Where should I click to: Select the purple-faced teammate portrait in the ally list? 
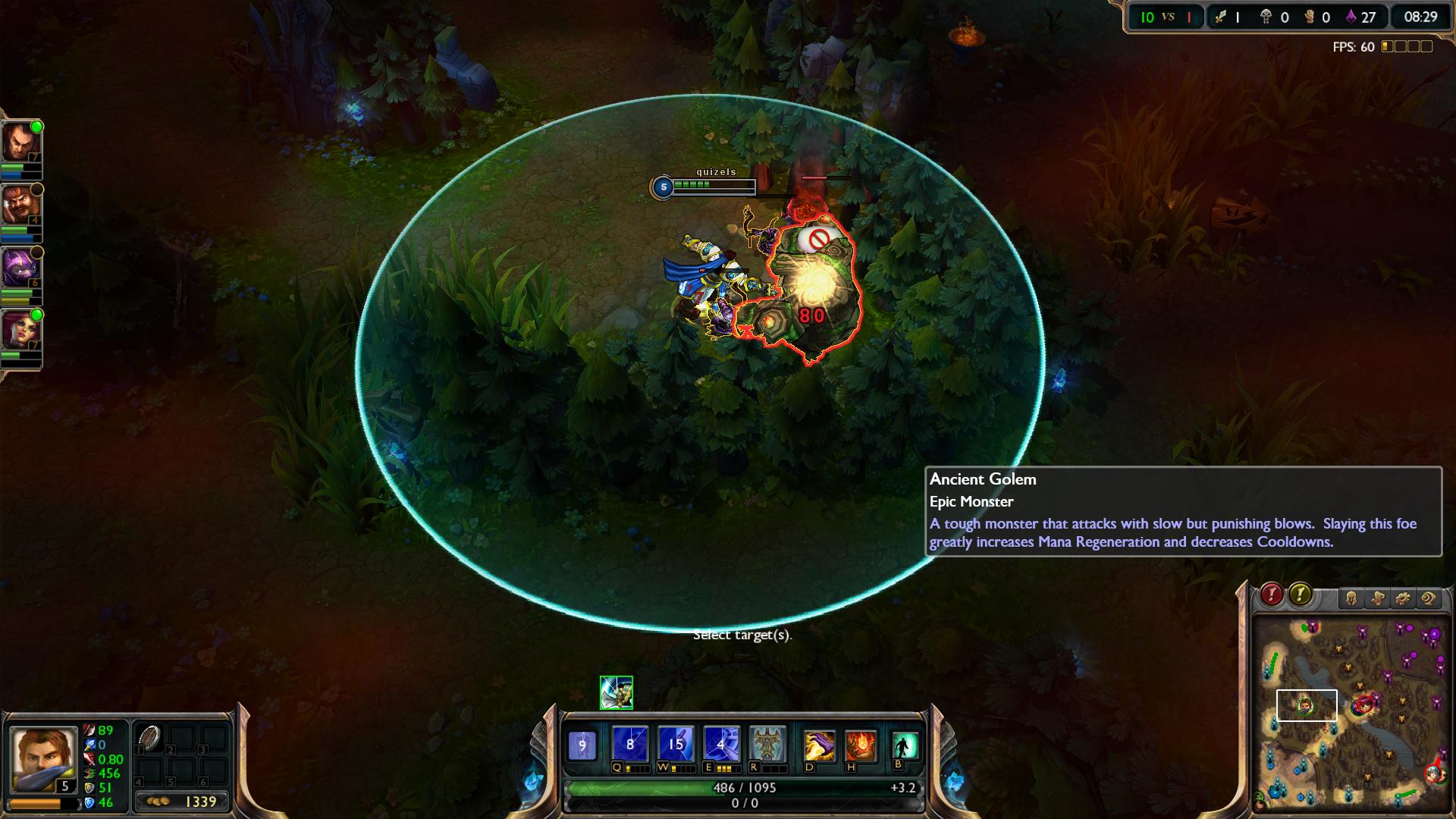(x=20, y=267)
